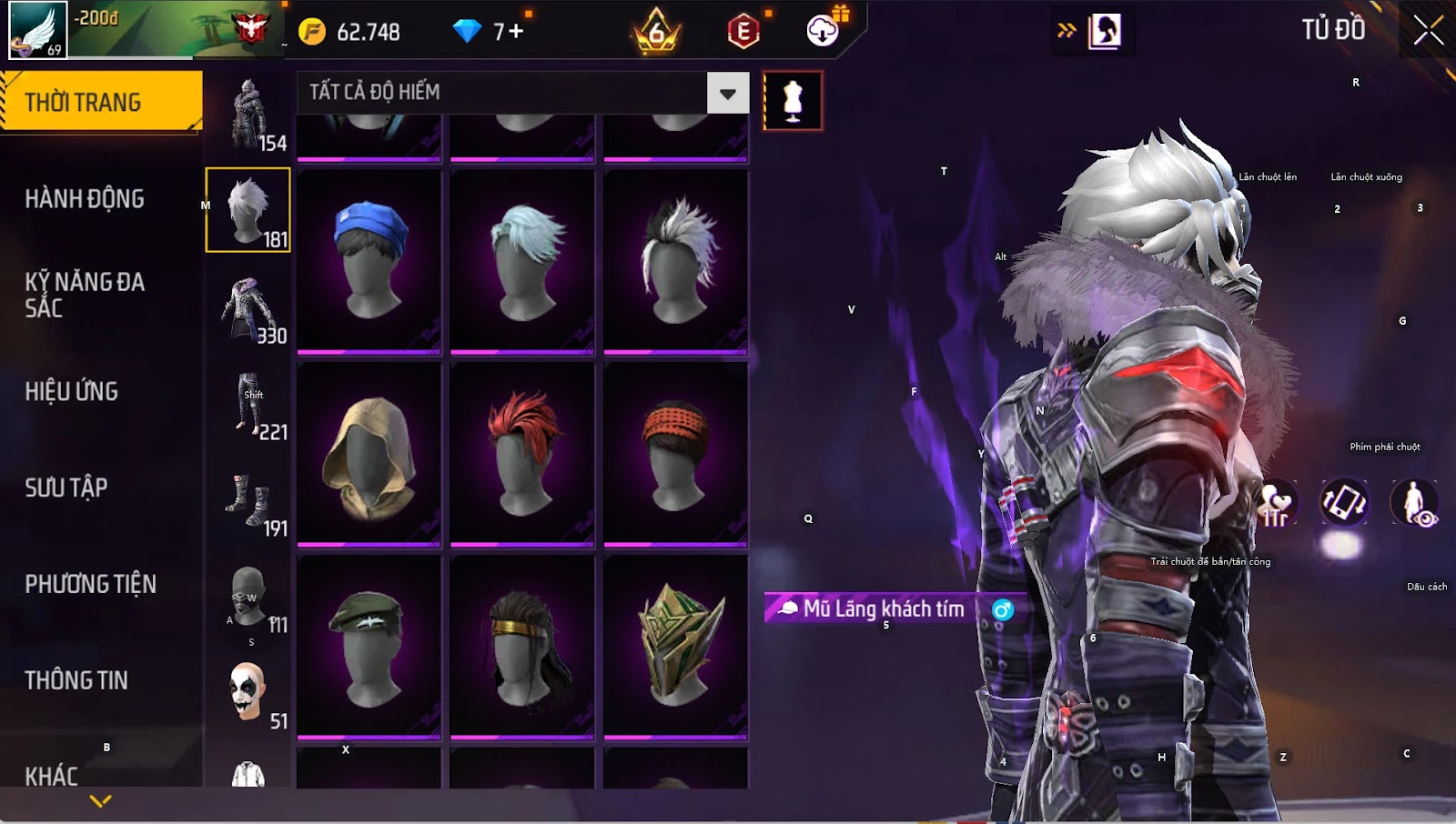This screenshot has width=1456, height=824.
Task: Click the mannequin outfit preview button
Action: (x=793, y=100)
